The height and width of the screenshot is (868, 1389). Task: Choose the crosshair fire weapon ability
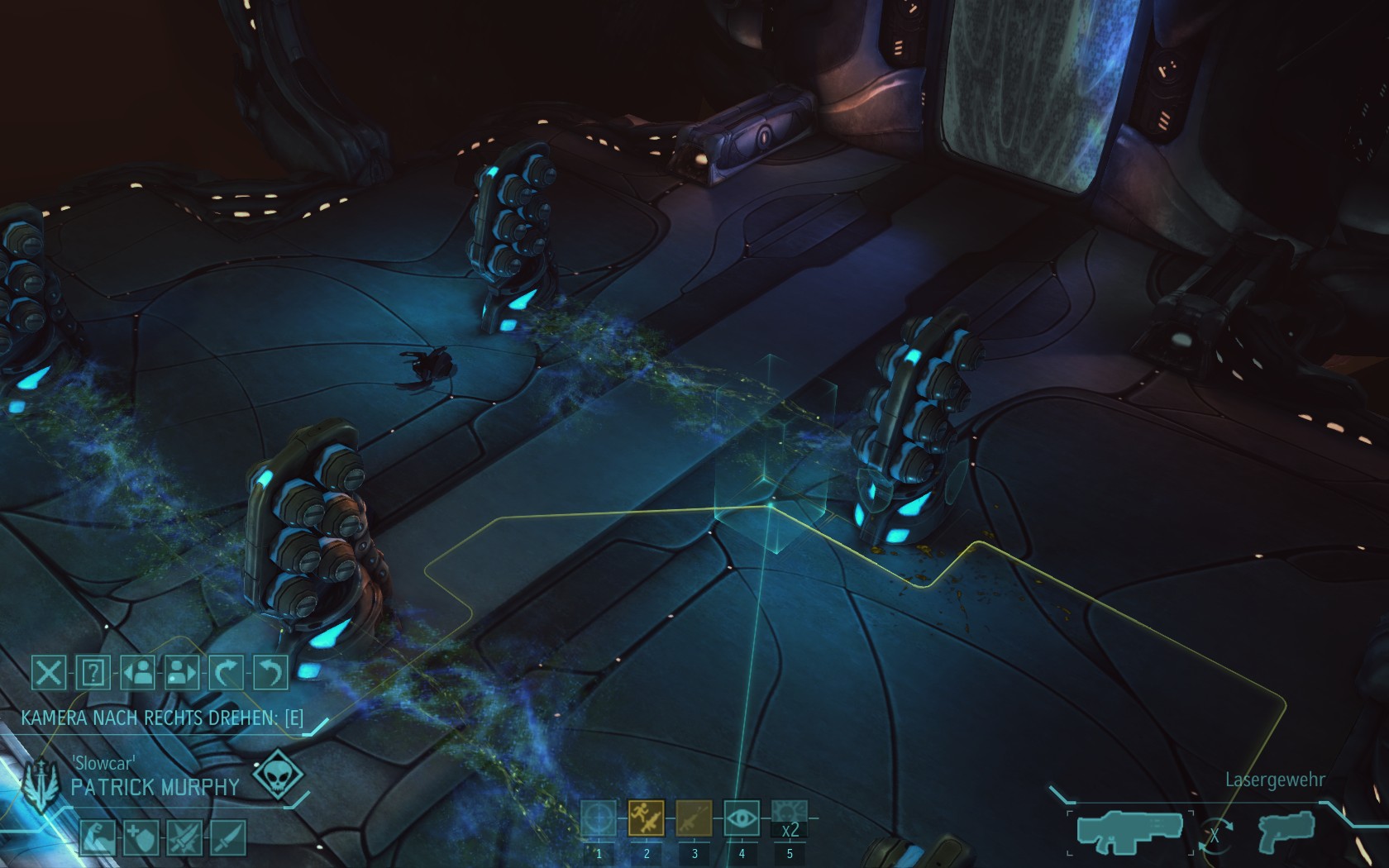coord(599,819)
